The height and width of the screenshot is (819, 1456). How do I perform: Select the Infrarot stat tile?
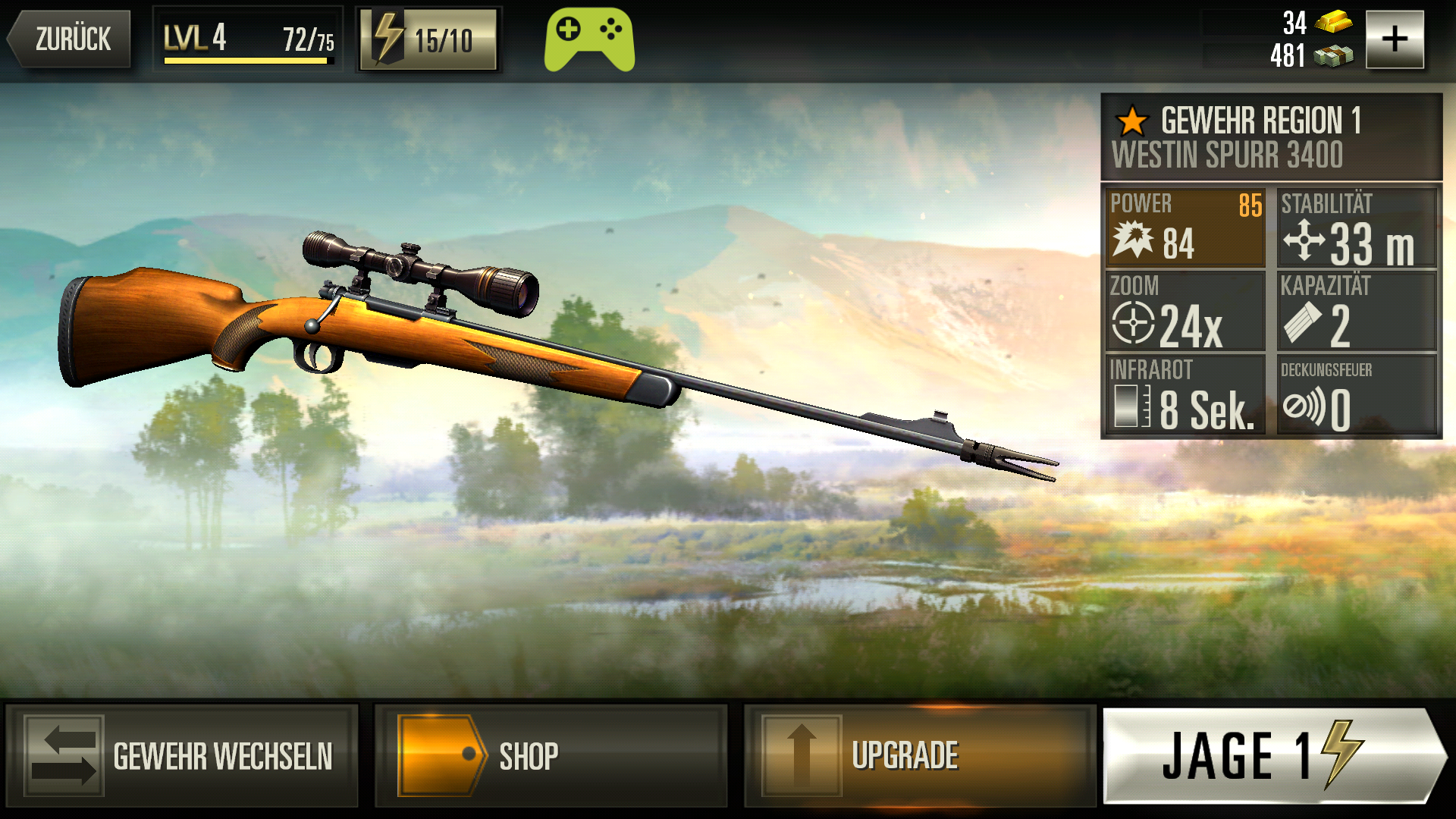click(1186, 394)
